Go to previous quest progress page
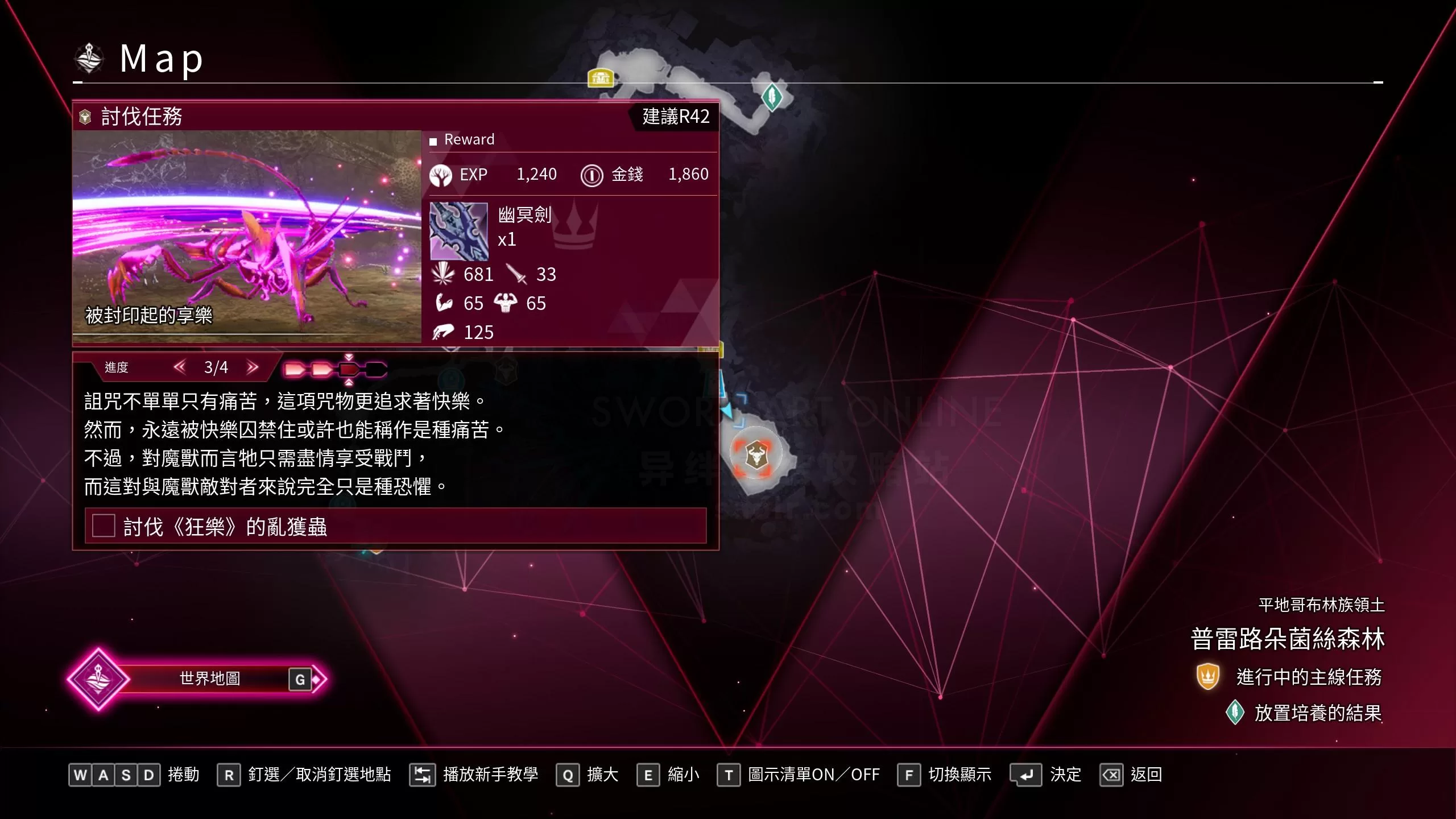This screenshot has width=1456, height=819. (180, 367)
